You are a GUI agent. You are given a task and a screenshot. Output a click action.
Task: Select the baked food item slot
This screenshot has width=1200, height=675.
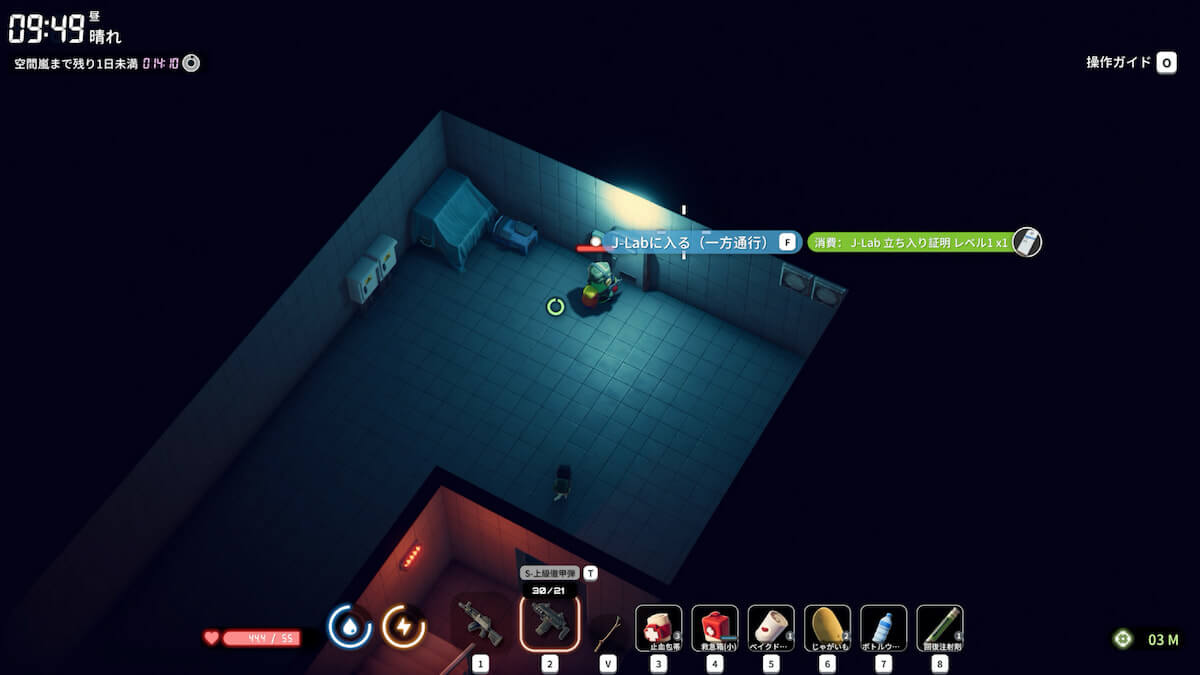tap(771, 628)
